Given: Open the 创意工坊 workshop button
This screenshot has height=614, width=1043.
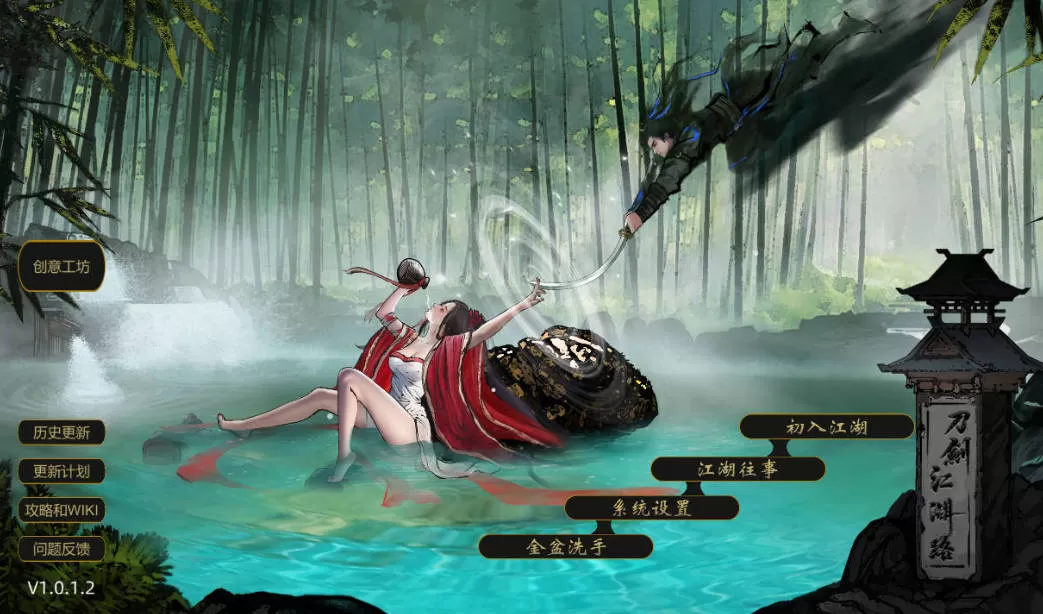Looking at the screenshot, I should coord(61,267).
